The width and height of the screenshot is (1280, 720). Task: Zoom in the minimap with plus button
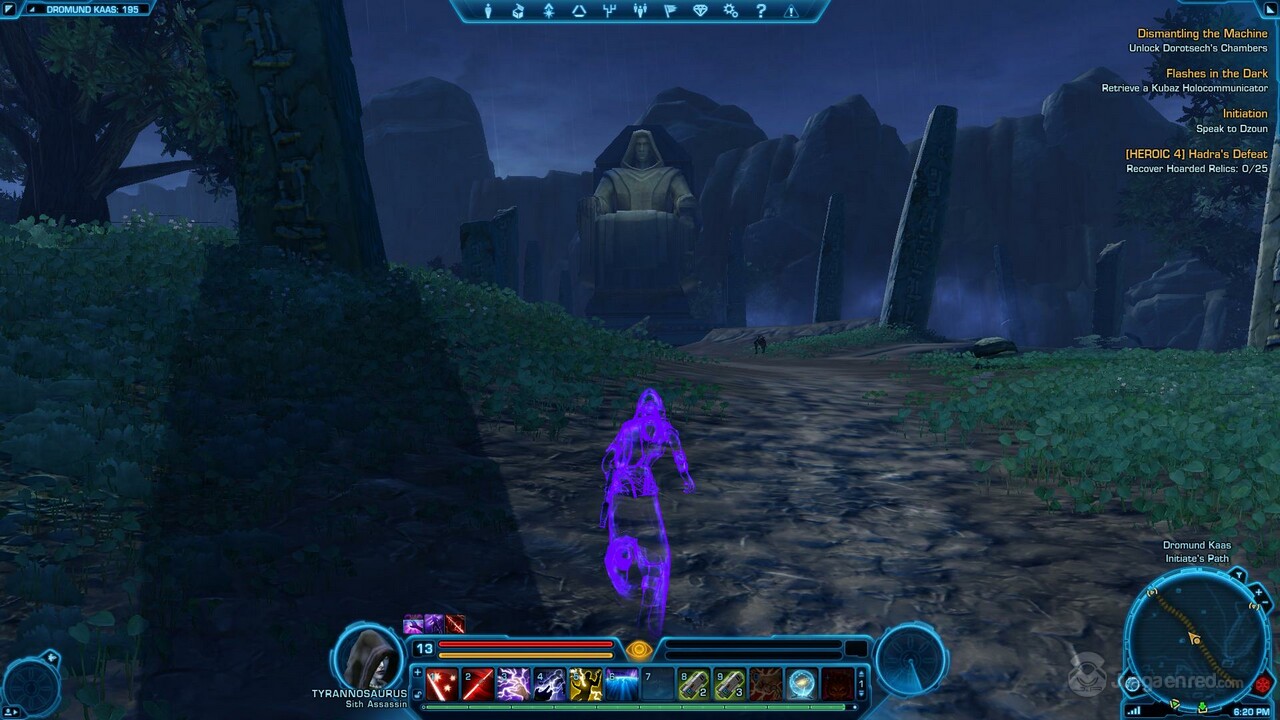tap(1258, 593)
